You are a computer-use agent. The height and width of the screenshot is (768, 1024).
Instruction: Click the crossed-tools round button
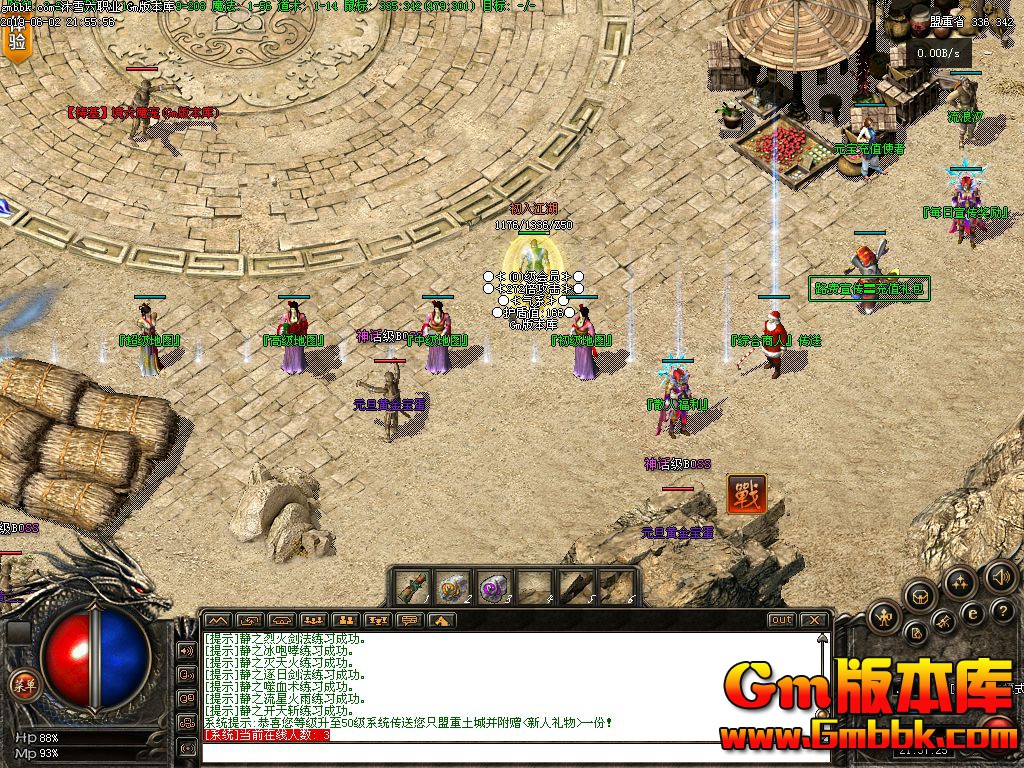point(944,622)
